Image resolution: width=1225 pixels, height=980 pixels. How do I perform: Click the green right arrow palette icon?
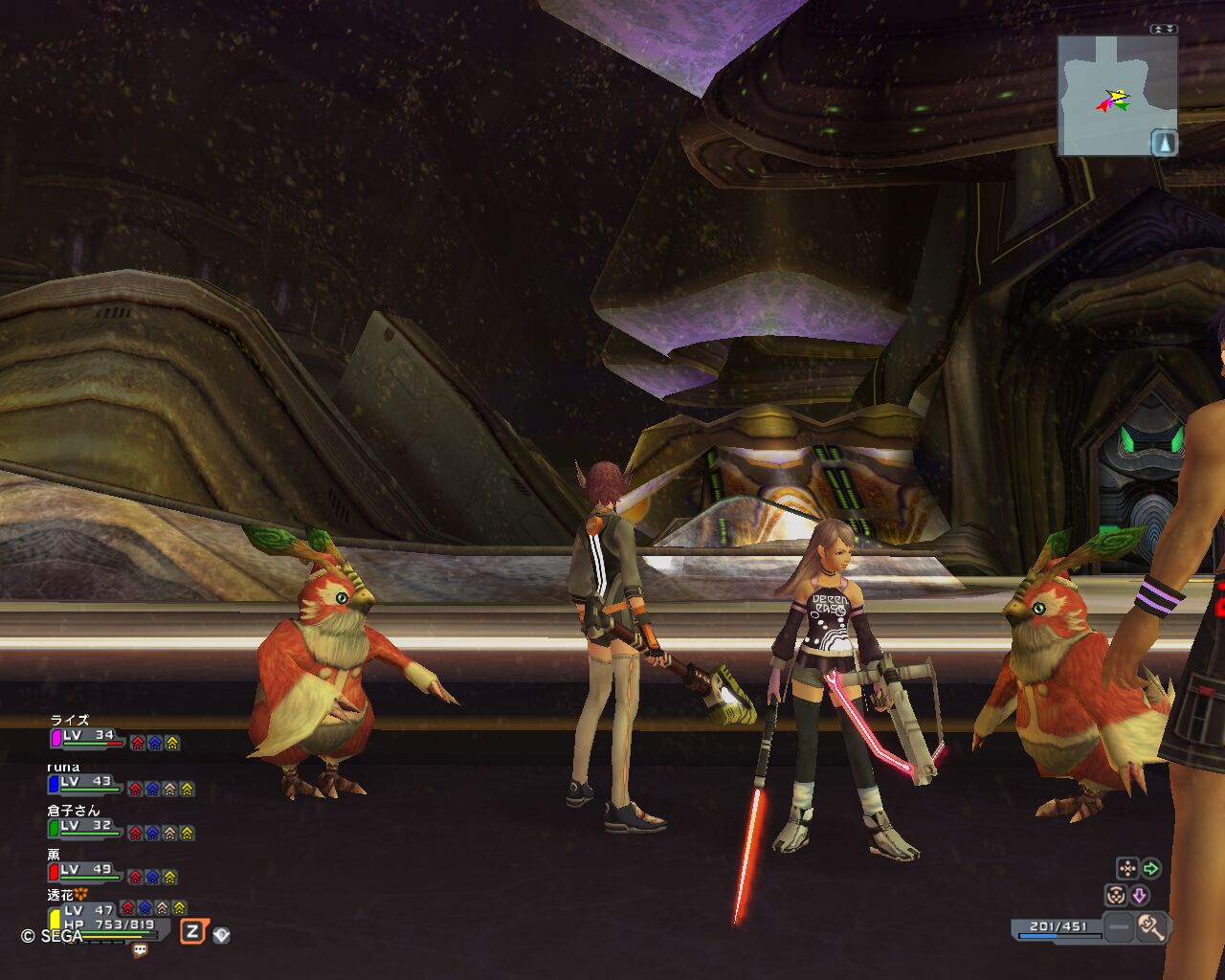pyautogui.click(x=1151, y=869)
